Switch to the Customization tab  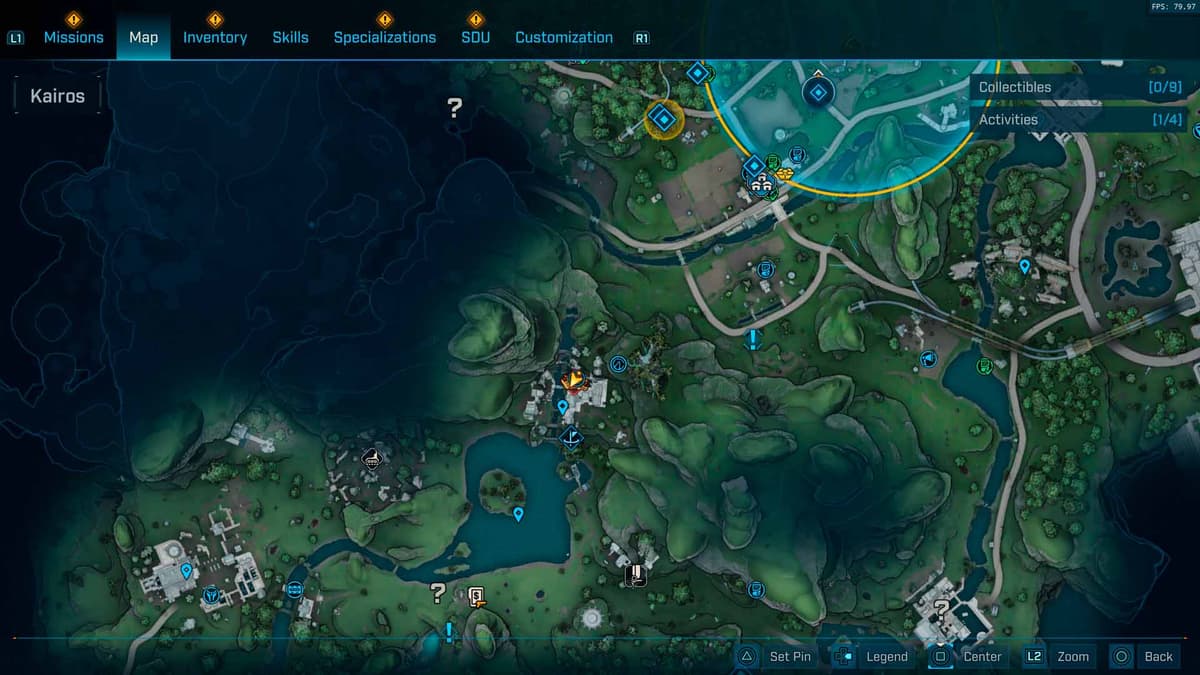coord(563,37)
